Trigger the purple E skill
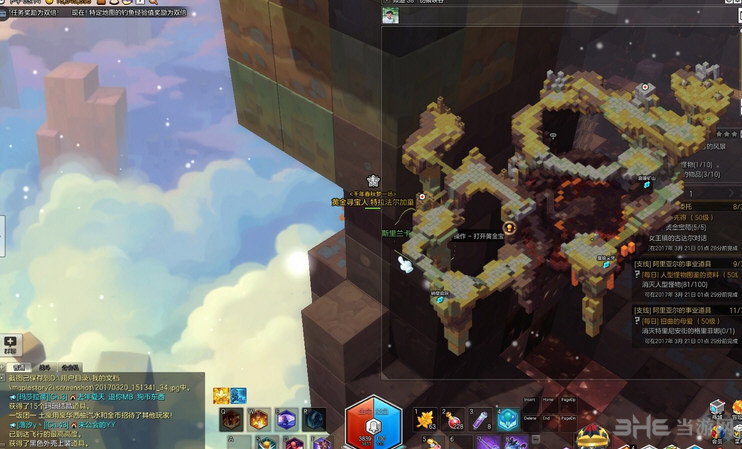 [287, 420]
